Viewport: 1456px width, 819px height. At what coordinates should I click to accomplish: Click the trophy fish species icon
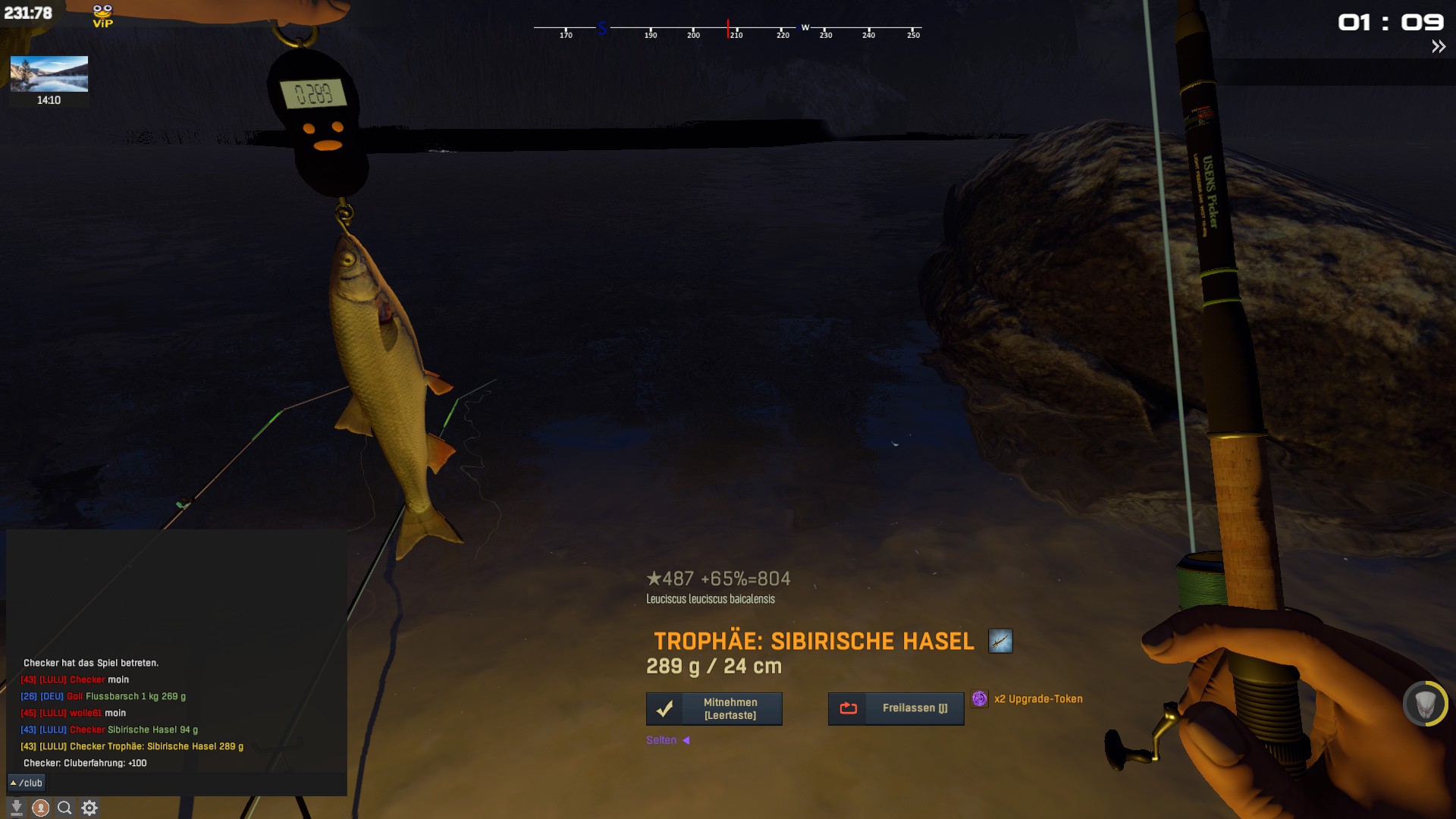click(1000, 642)
